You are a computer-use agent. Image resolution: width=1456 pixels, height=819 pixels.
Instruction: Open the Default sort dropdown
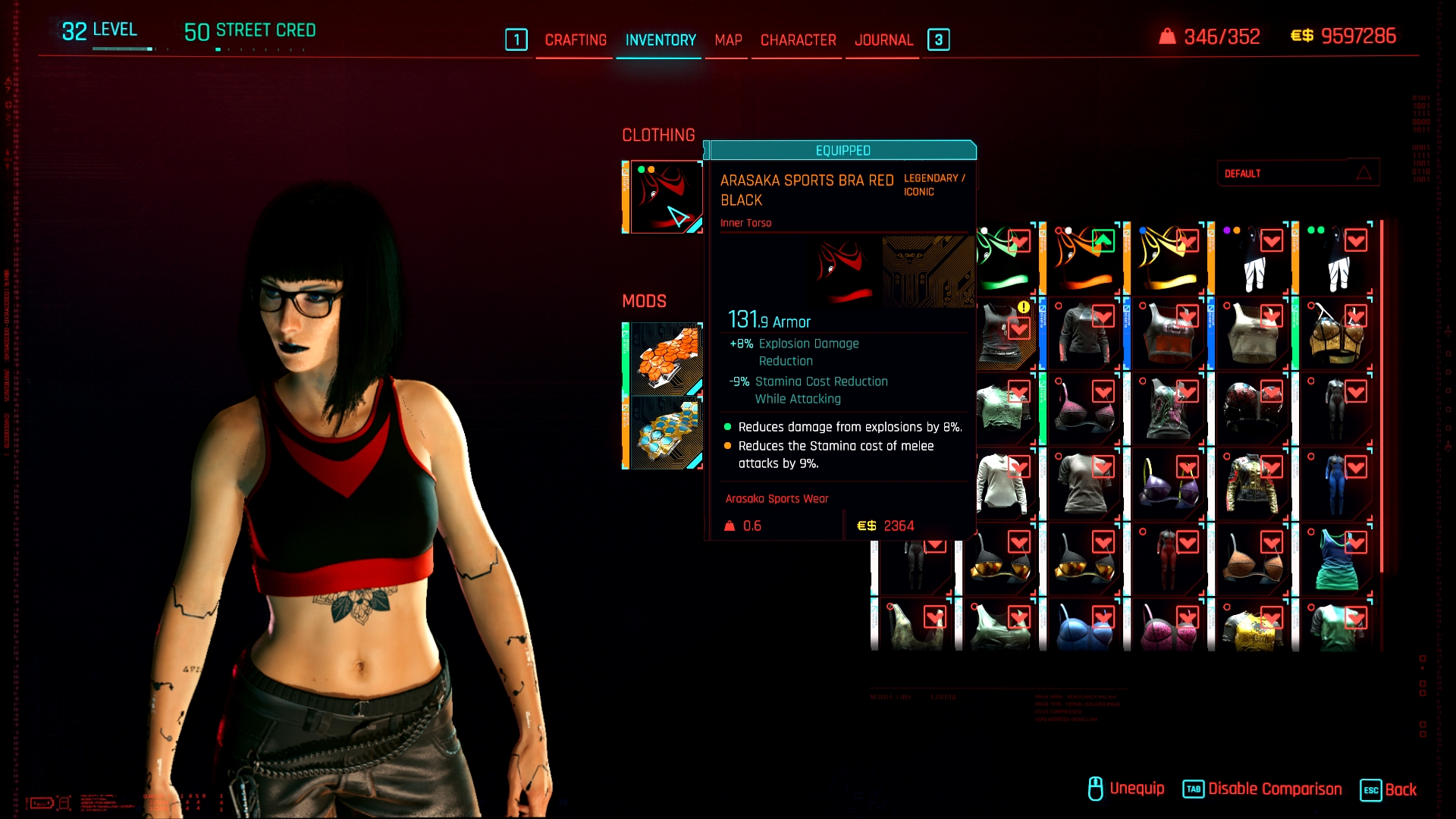pyautogui.click(x=1298, y=174)
